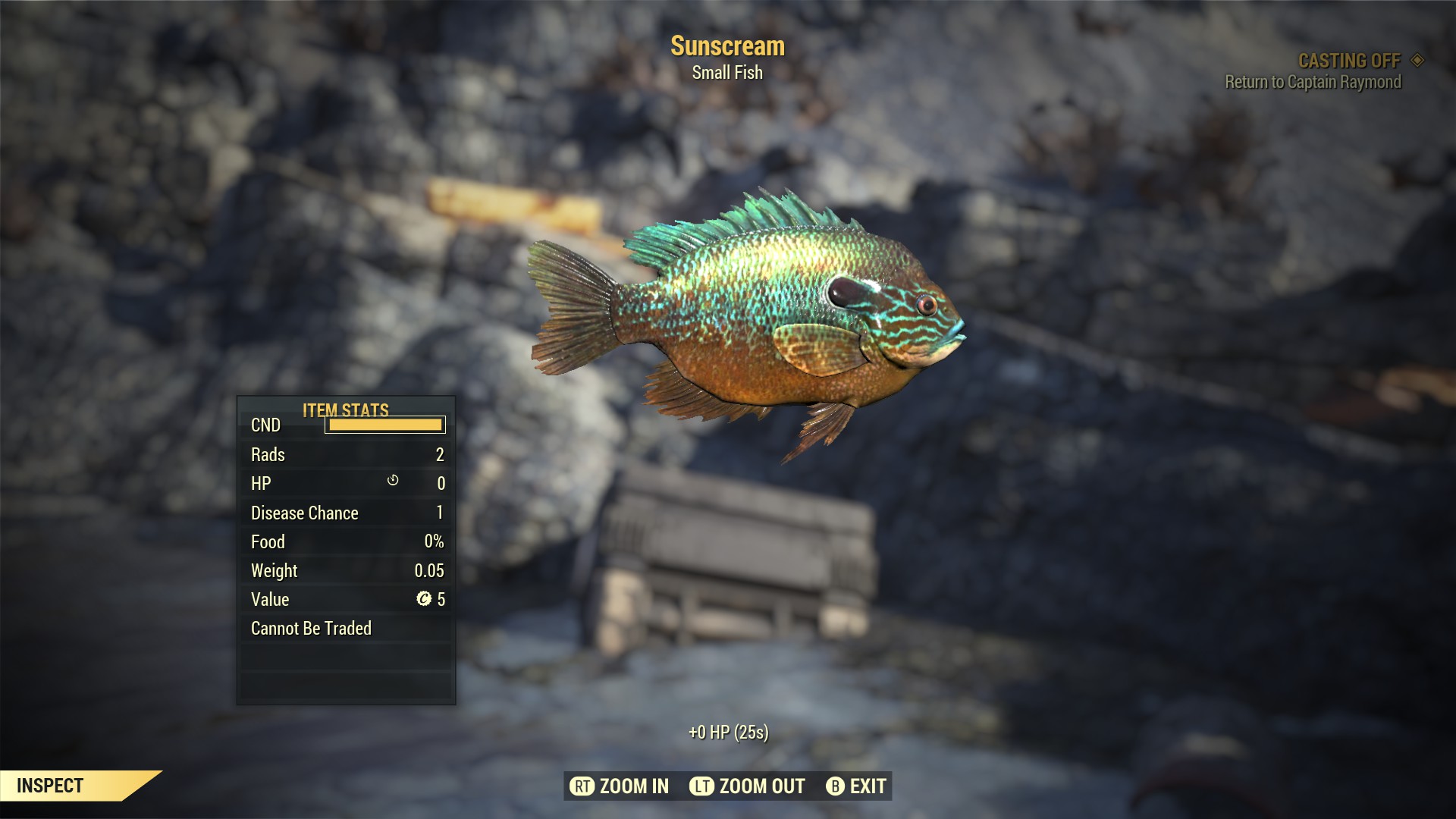
Task: Select the Small Fish category label
Action: pyautogui.click(x=726, y=73)
